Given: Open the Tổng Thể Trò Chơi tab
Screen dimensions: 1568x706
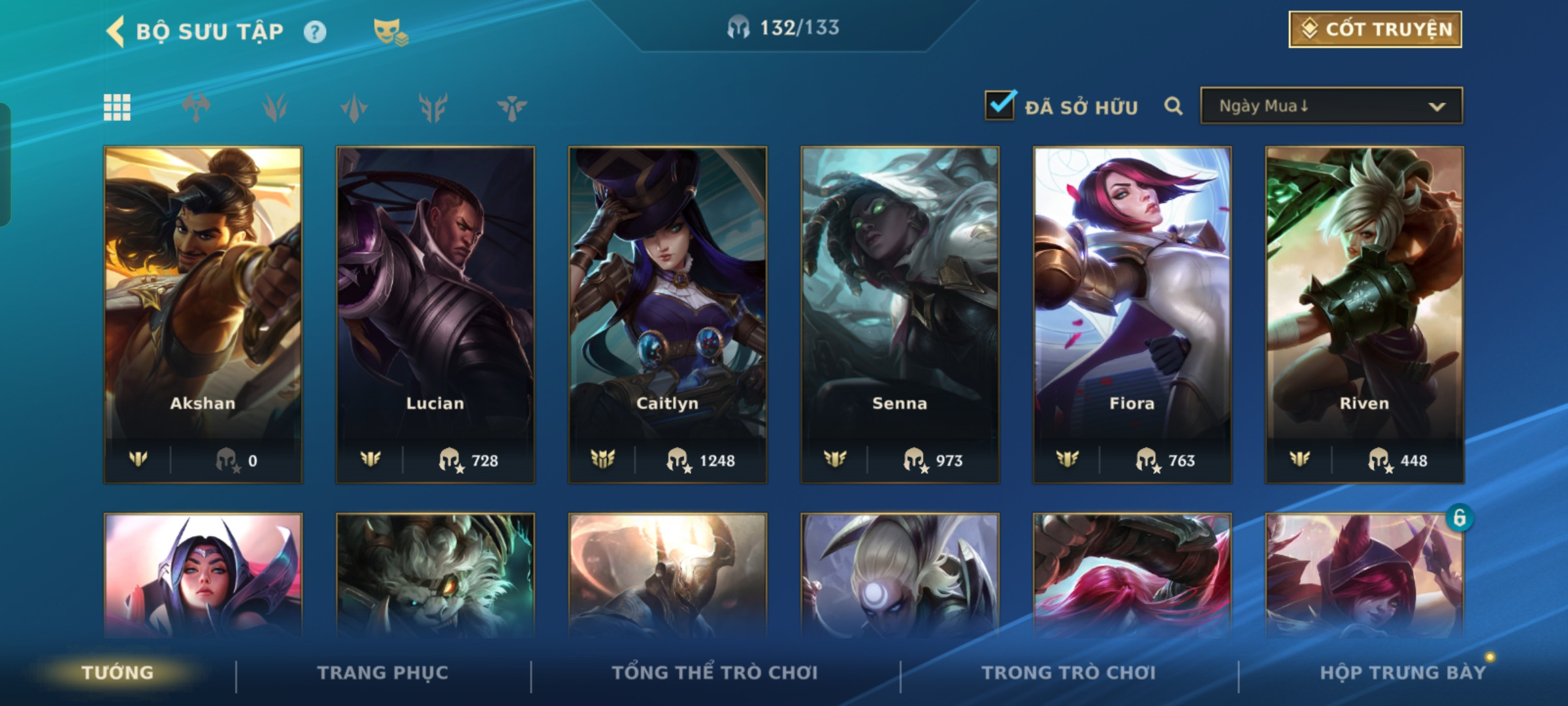Looking at the screenshot, I should tap(715, 673).
